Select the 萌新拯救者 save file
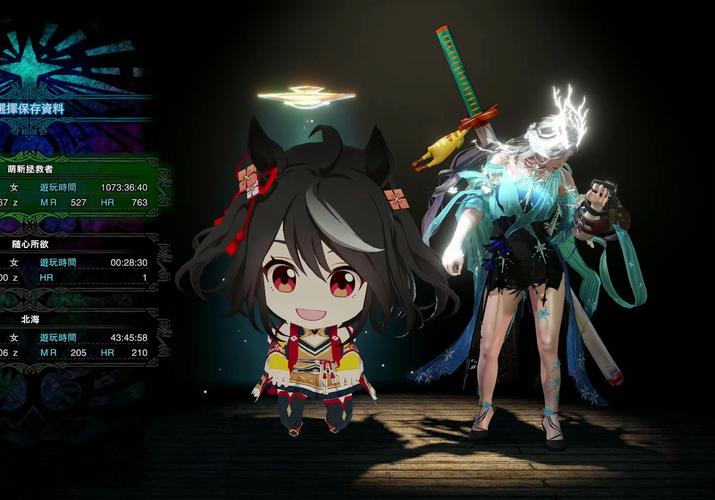Viewport: 715px width, 500px height. tap(78, 187)
